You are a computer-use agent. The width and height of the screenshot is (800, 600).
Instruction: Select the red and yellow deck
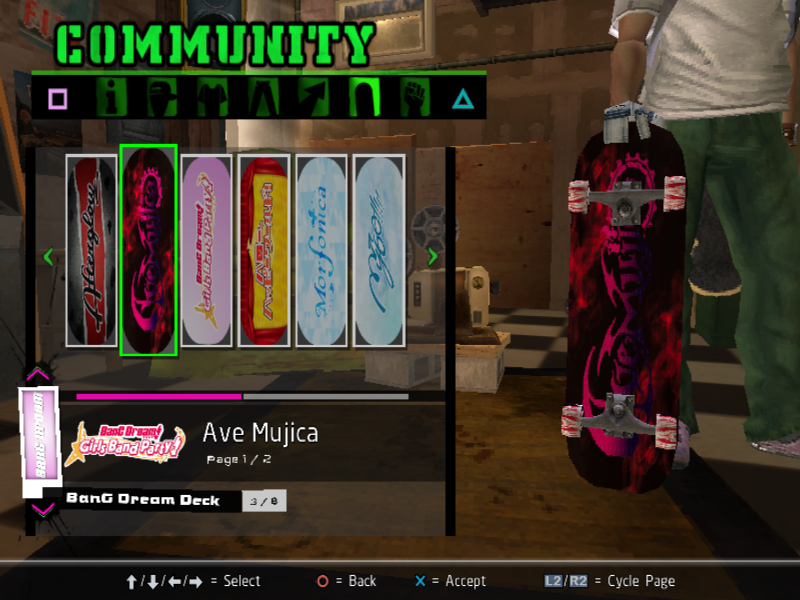point(264,251)
